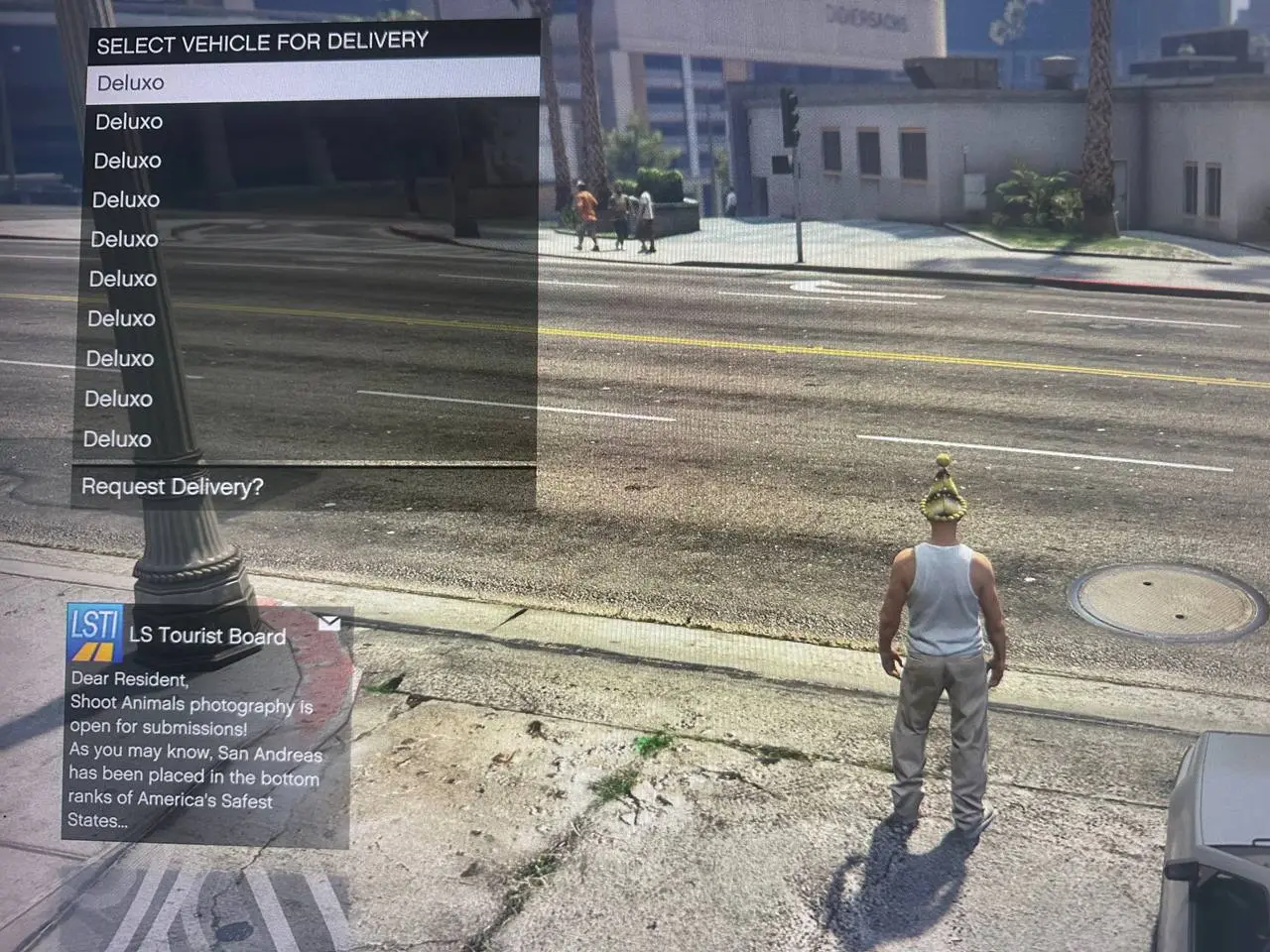Click the Request Delivery option
Image resolution: width=1270 pixels, height=952 pixels.
tap(172, 486)
